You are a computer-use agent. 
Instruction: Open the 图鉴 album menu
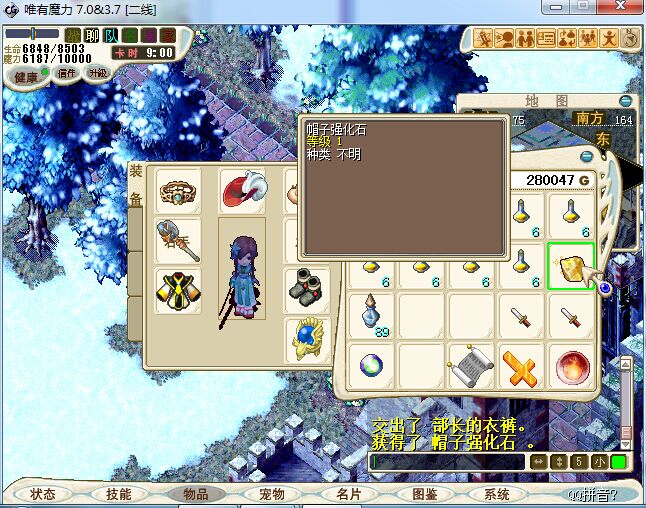click(x=424, y=493)
